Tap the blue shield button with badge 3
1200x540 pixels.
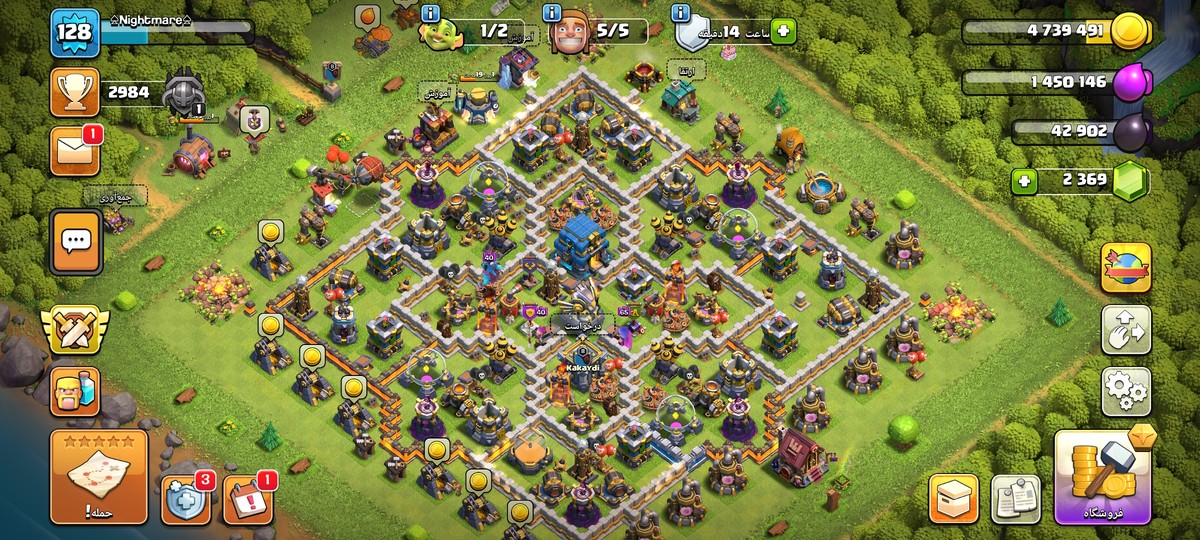point(186,499)
